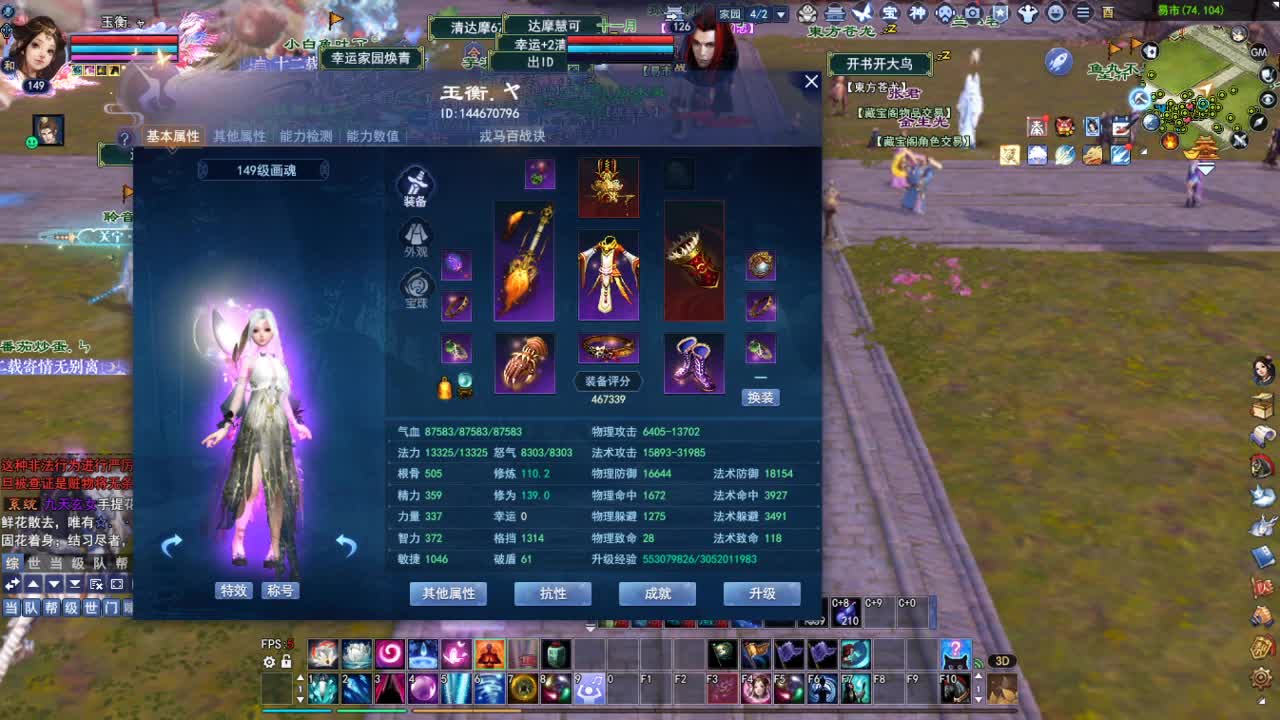Select the 装备 equipment icon on character panel

[x=416, y=182]
